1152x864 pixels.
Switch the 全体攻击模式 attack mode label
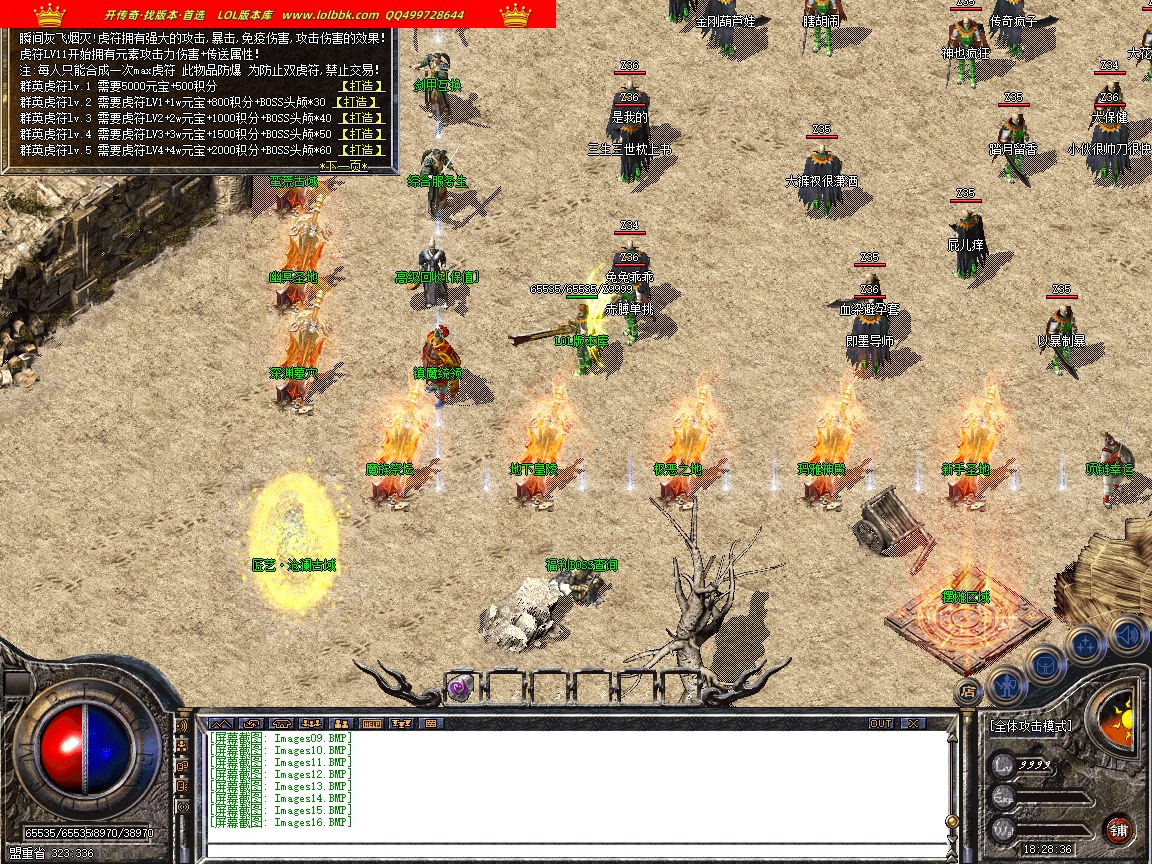(x=1031, y=726)
